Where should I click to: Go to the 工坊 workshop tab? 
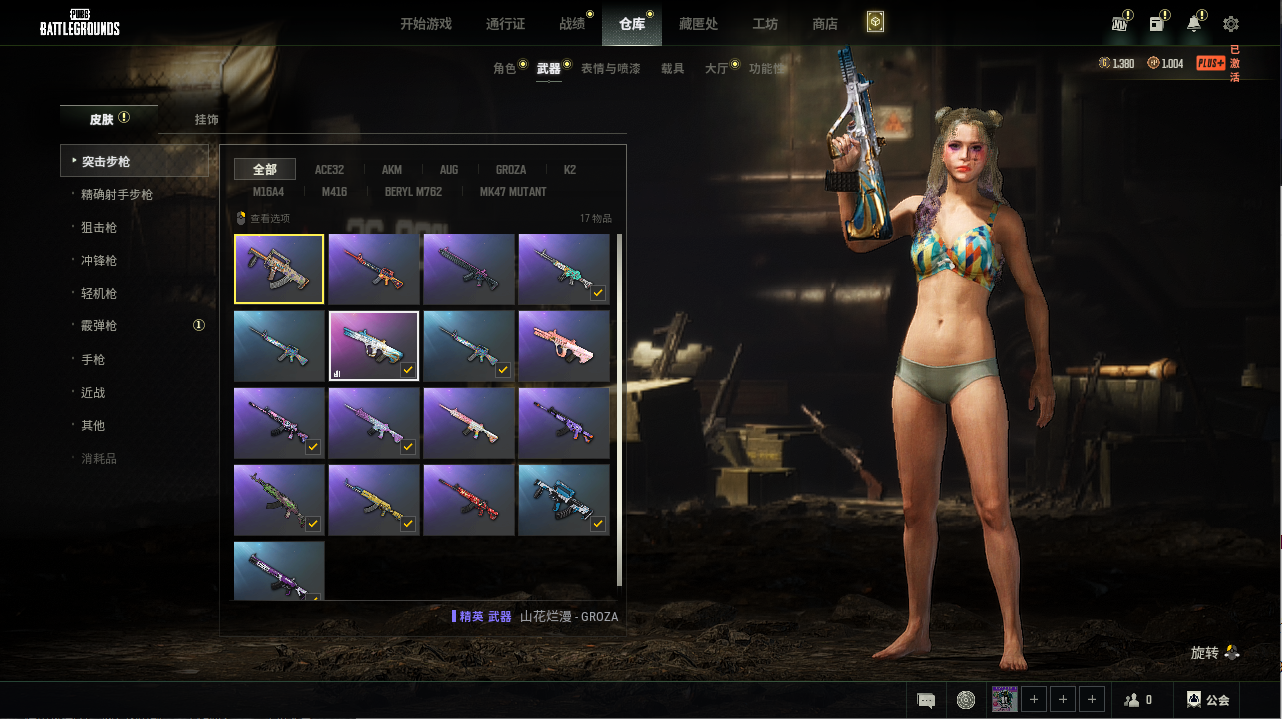coord(765,24)
